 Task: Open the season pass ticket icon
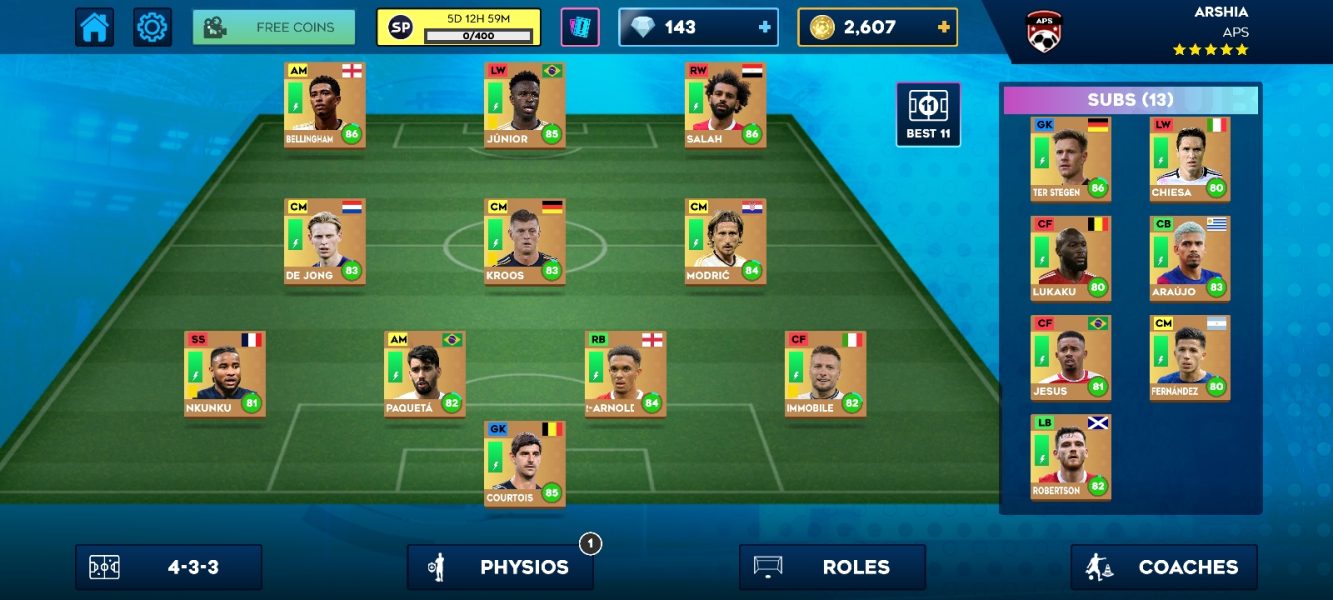coord(579,27)
